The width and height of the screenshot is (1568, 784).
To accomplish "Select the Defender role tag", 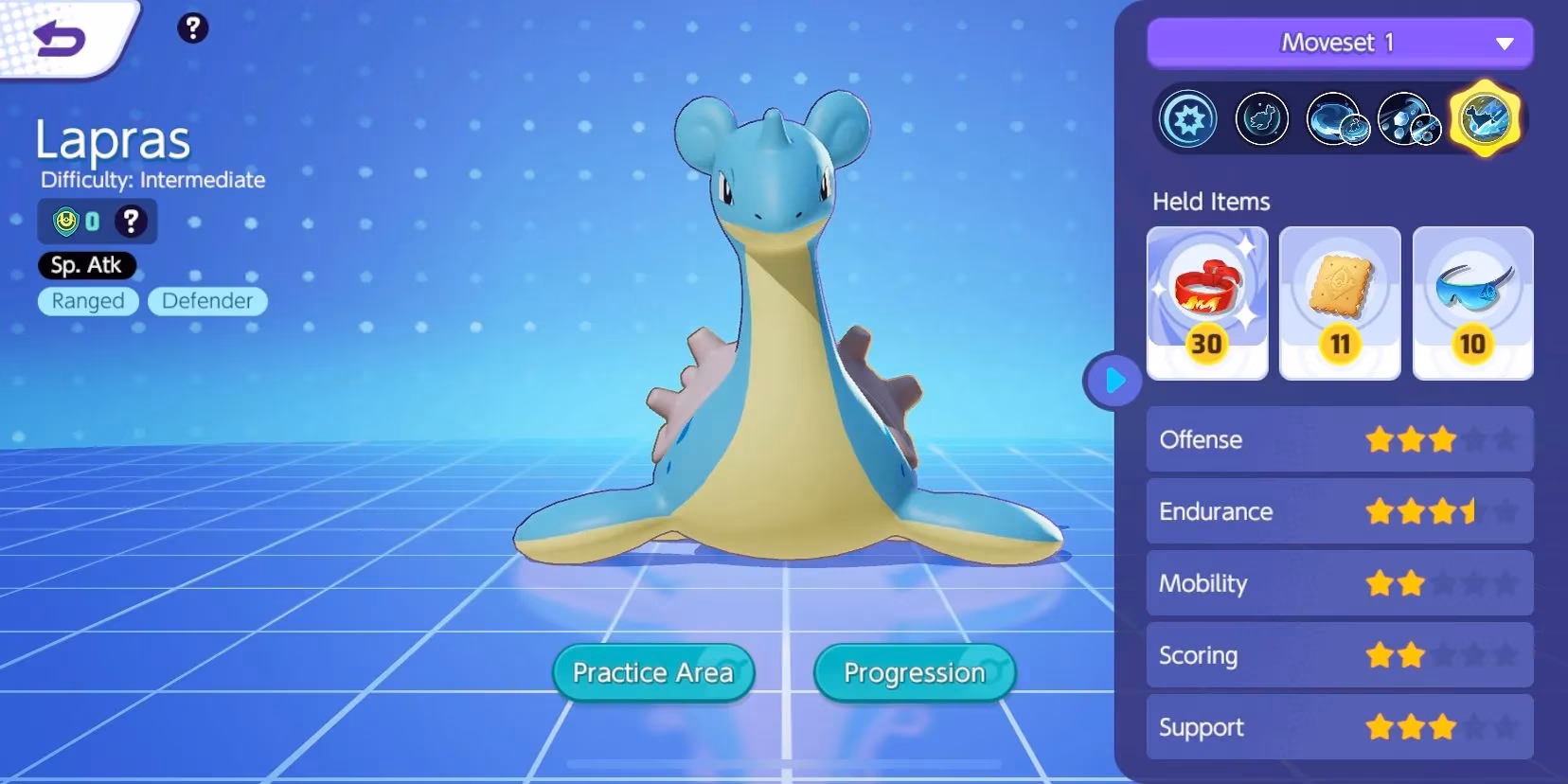I will tap(206, 301).
